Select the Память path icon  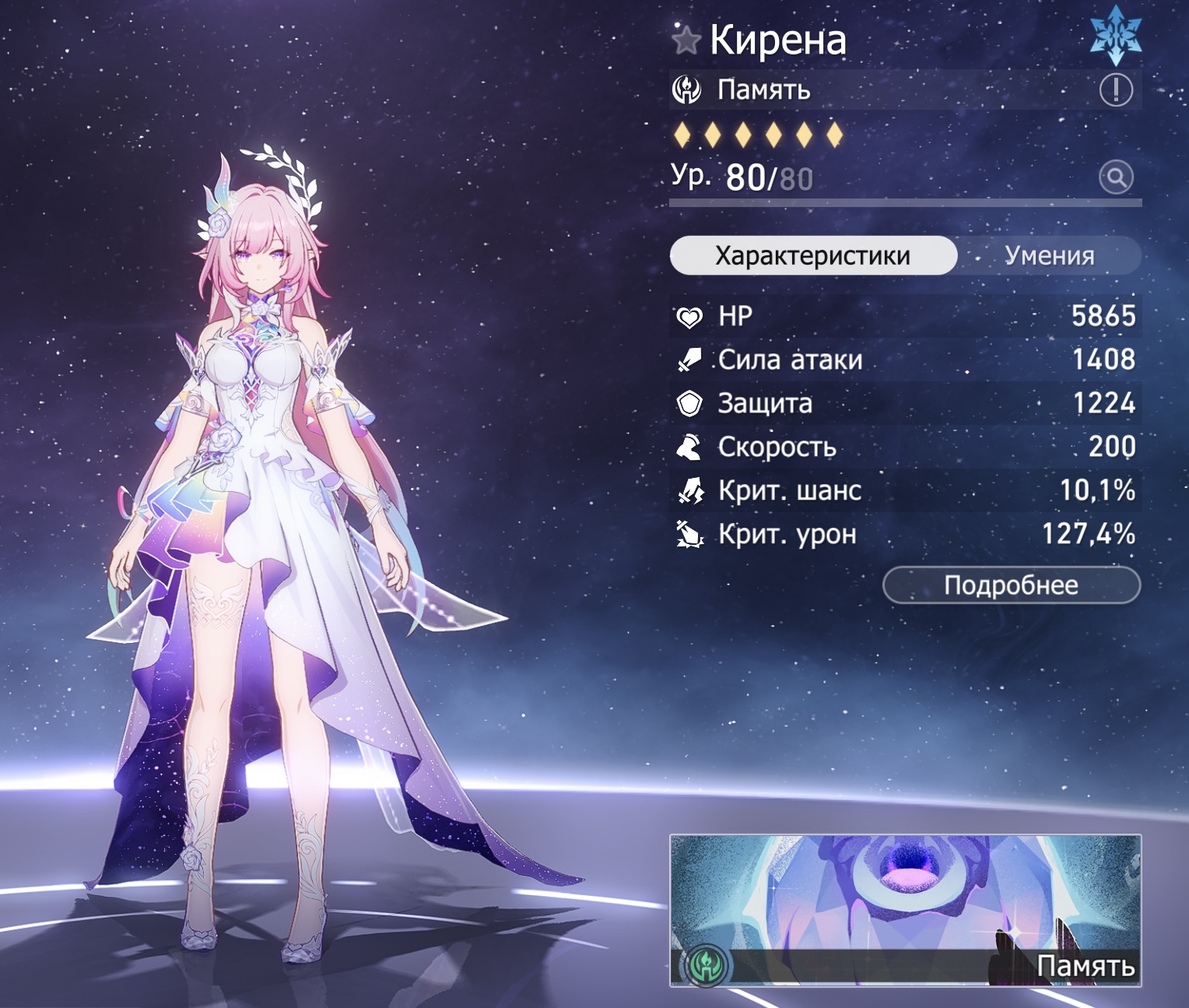click(687, 90)
